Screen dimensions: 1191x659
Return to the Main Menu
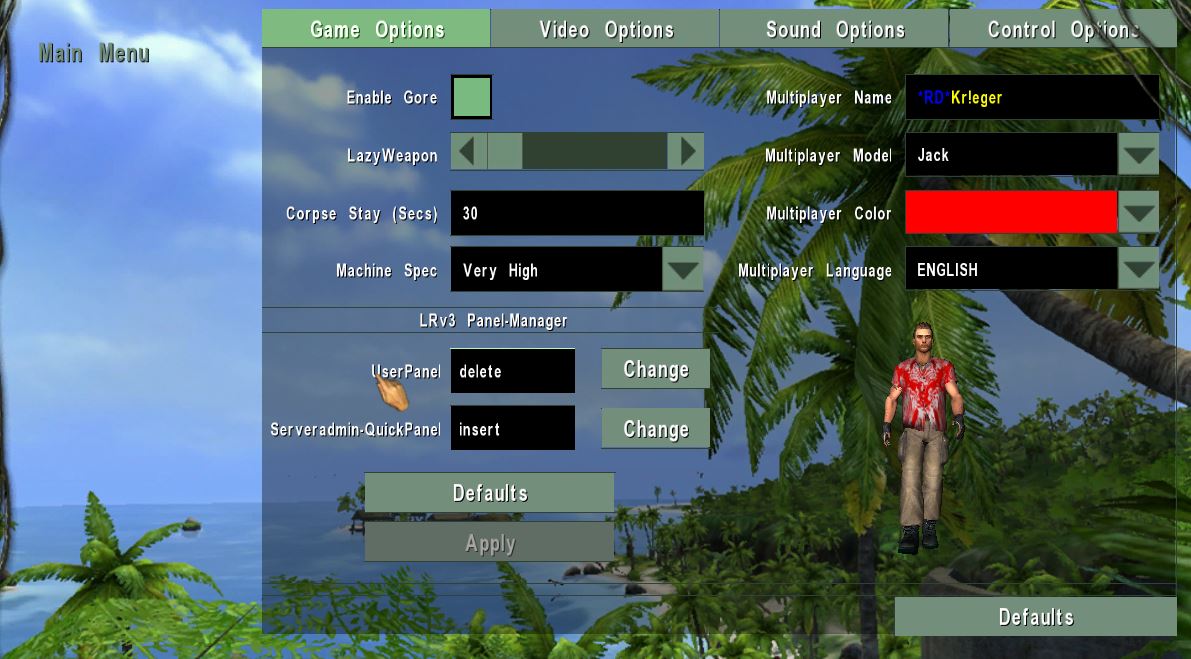coord(94,54)
